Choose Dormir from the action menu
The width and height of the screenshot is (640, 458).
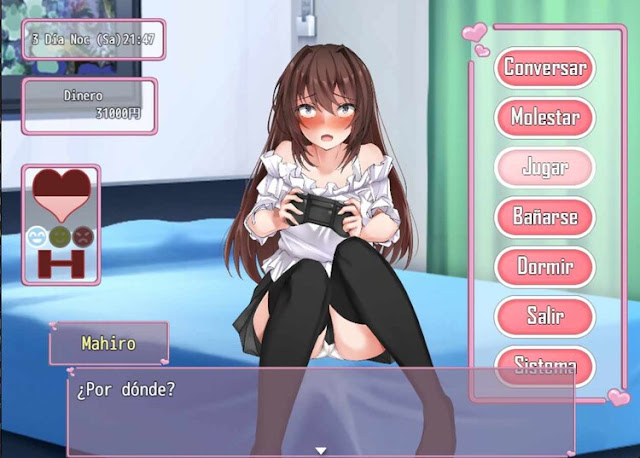[x=545, y=267]
